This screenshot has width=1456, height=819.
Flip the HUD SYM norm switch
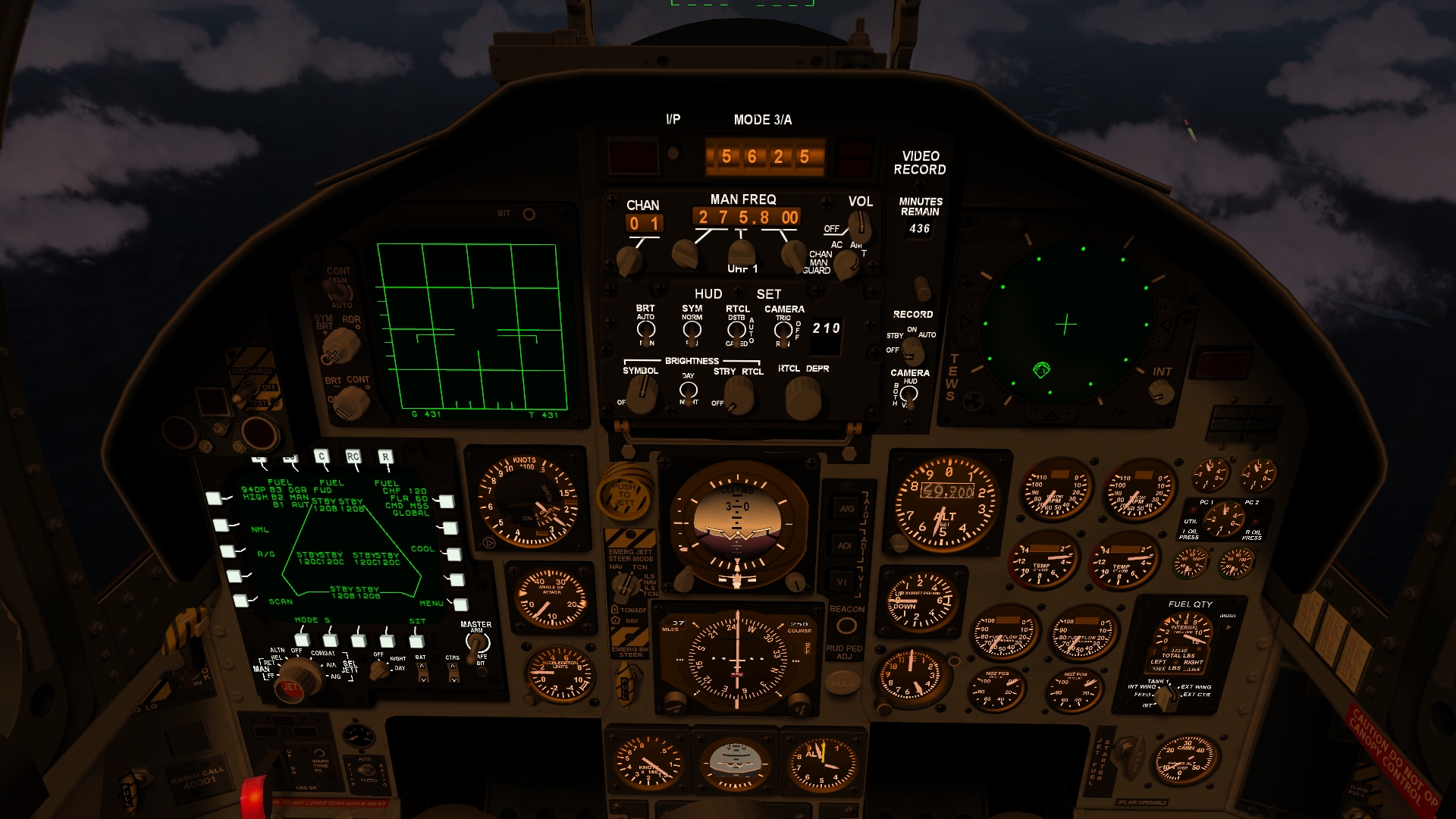click(692, 330)
